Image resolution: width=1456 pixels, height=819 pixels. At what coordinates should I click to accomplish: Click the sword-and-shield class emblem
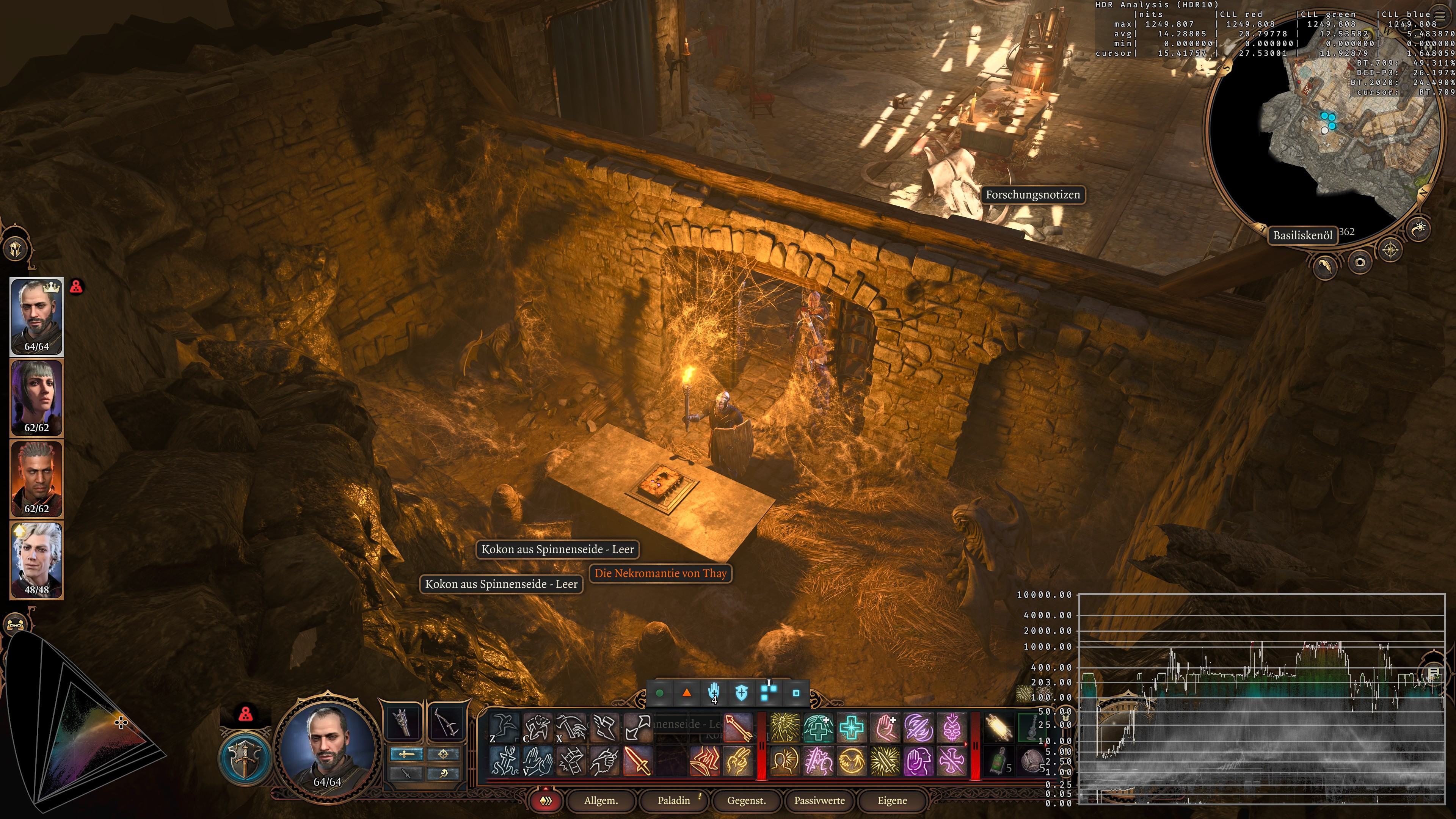pyautogui.click(x=245, y=758)
